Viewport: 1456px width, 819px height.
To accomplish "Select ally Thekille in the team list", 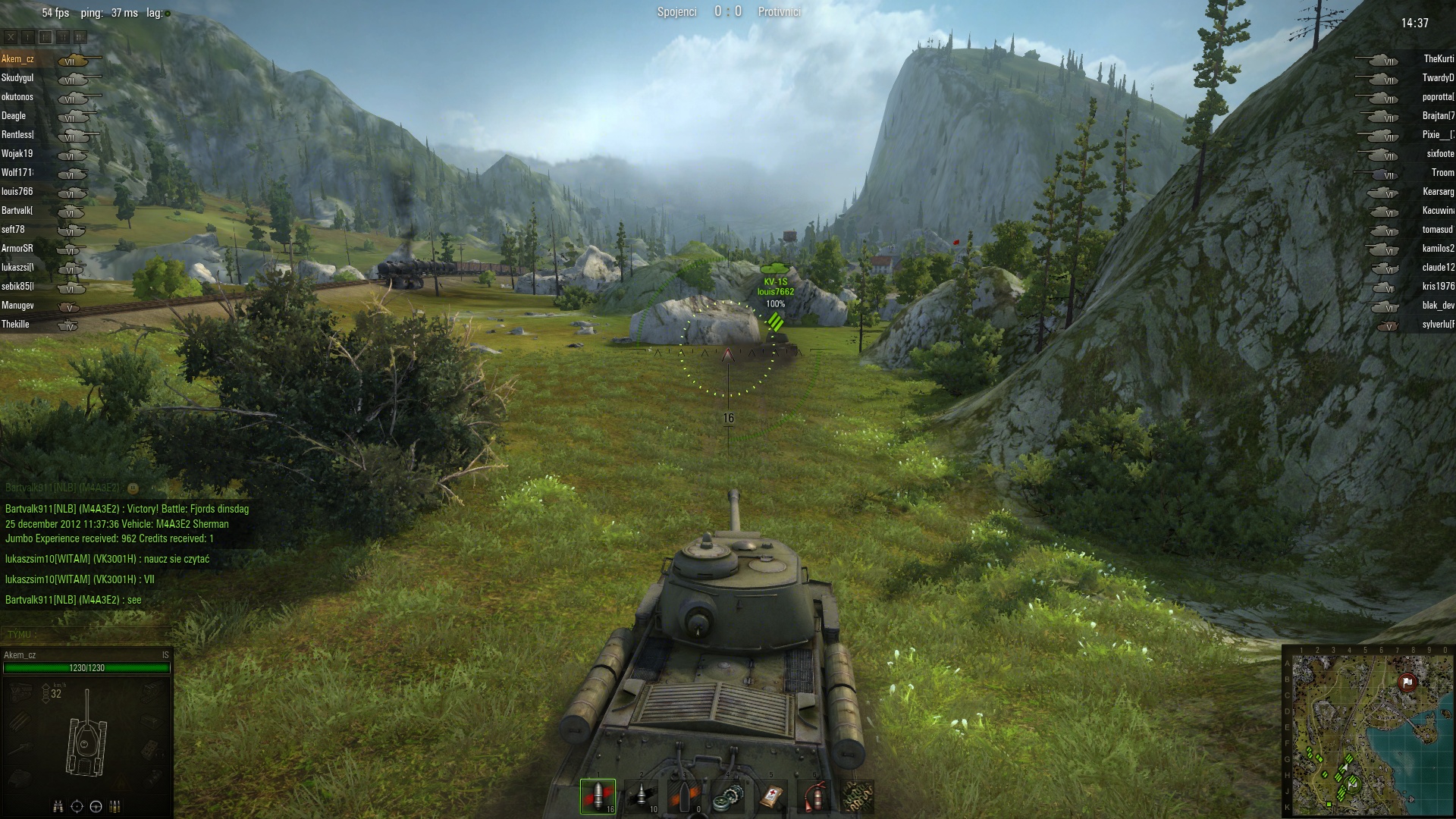I will coord(15,325).
